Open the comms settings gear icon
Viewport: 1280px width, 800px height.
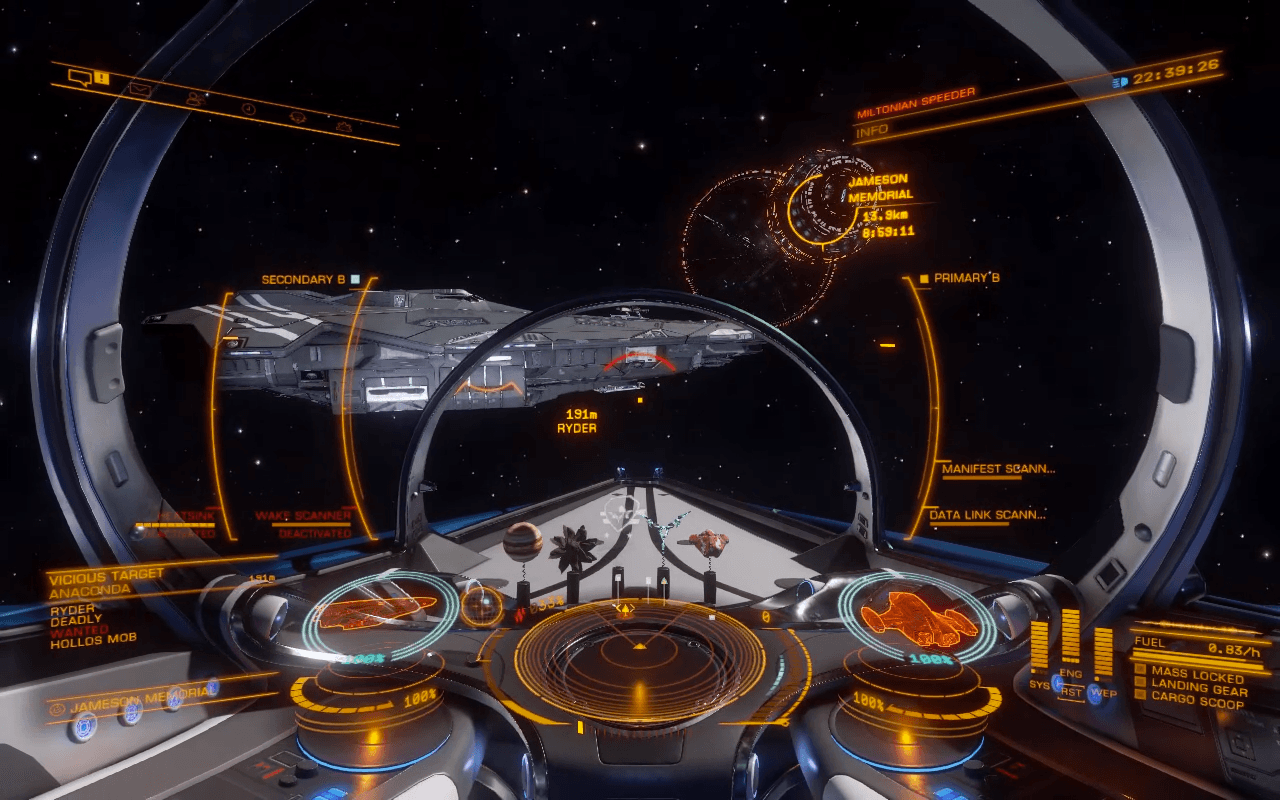coord(344,126)
